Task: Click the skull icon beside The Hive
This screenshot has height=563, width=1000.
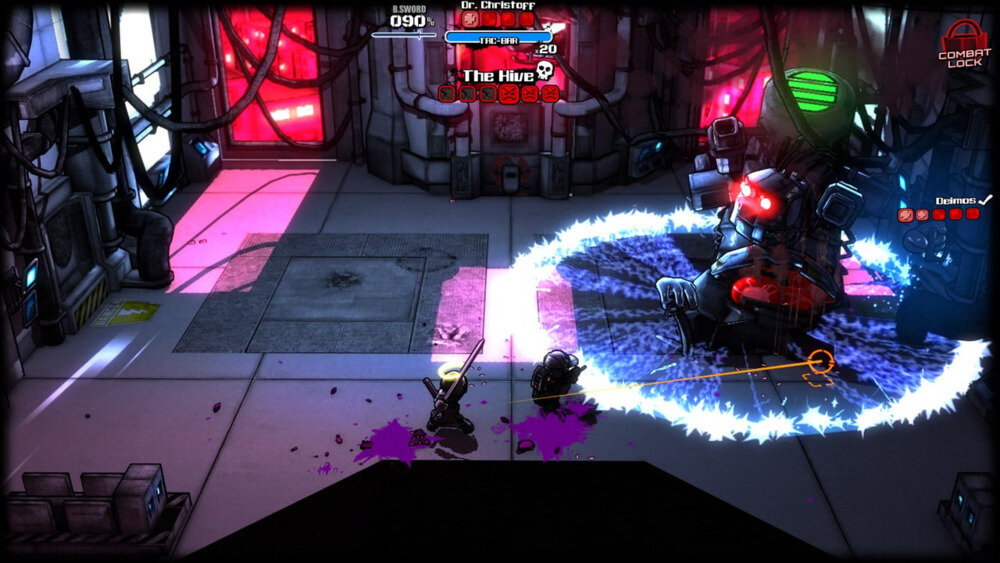Action: 545,71
